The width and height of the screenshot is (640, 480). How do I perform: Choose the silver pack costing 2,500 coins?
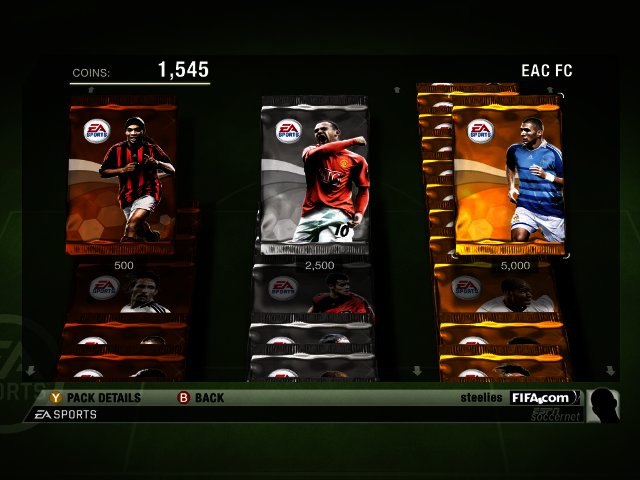[316, 178]
